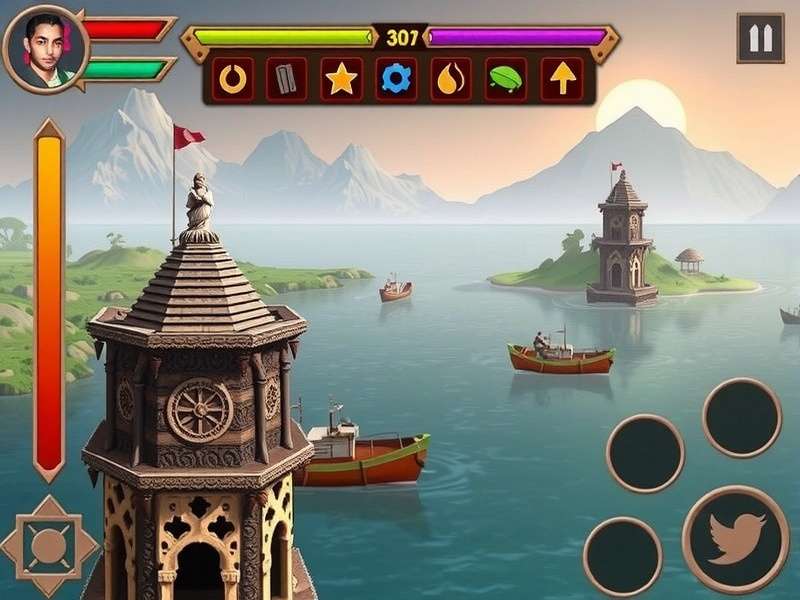
Task: Open the blue gear icon
Action: (396, 79)
